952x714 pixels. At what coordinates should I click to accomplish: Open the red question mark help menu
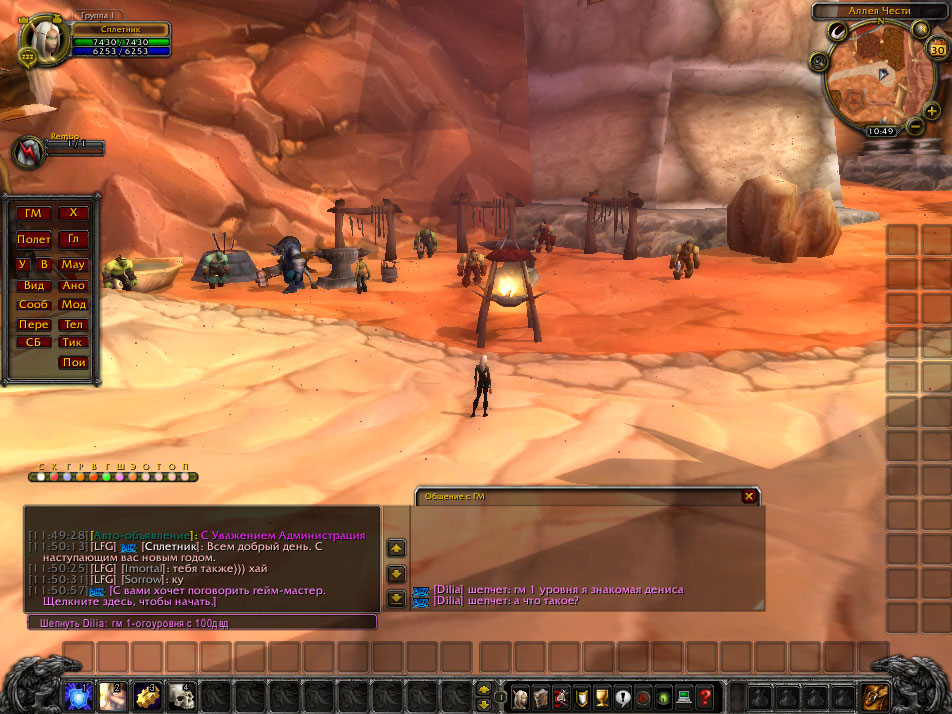705,695
